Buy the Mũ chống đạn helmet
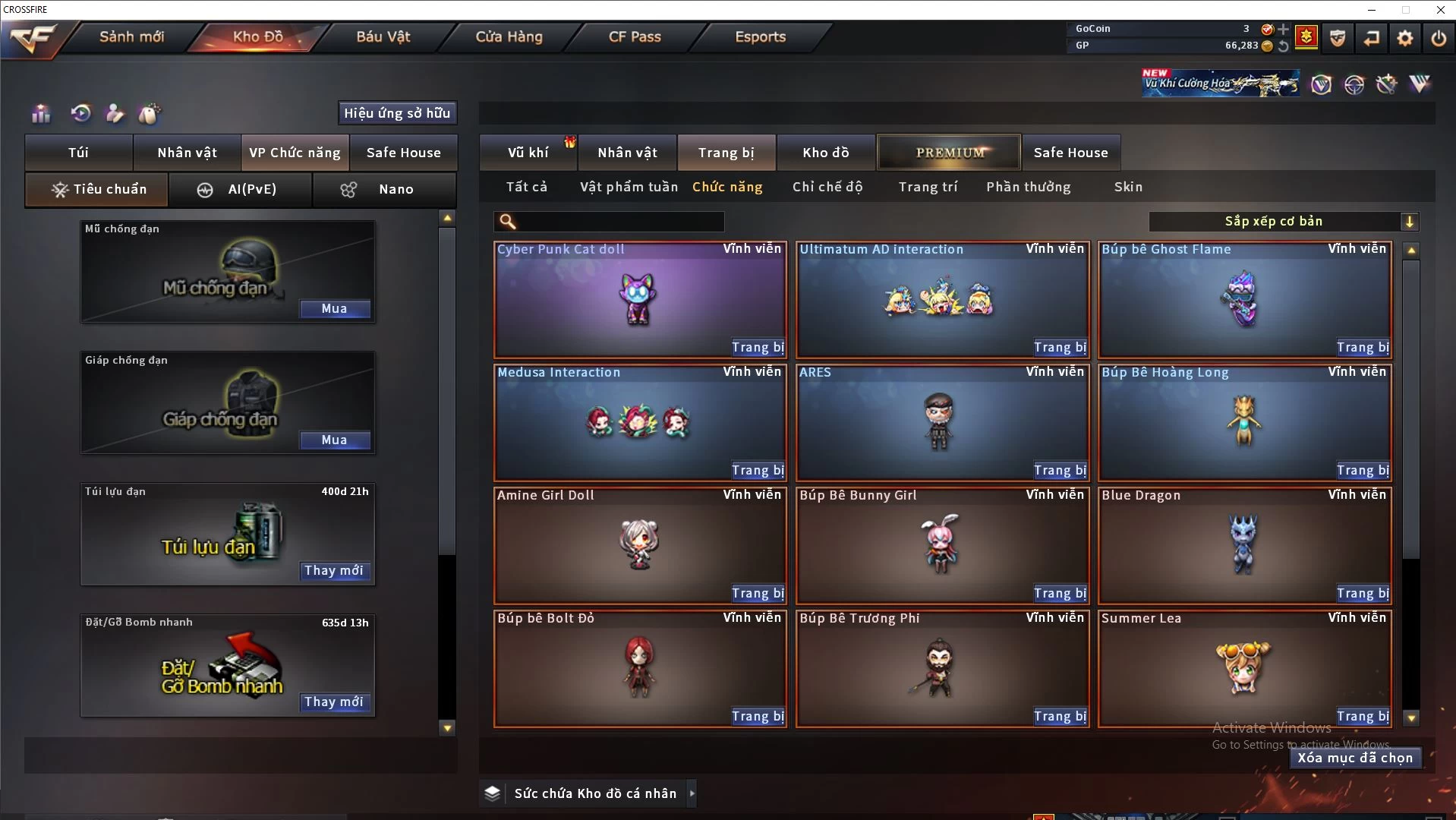 [334, 308]
